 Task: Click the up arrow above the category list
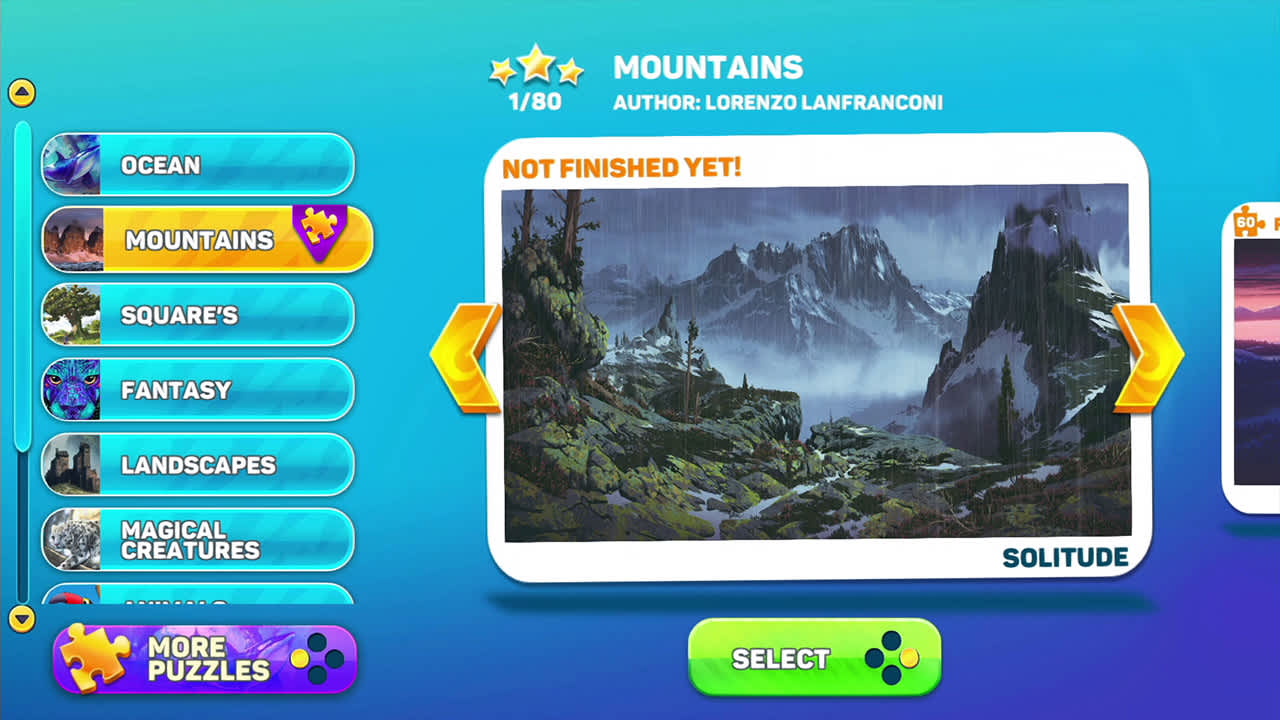(20, 90)
